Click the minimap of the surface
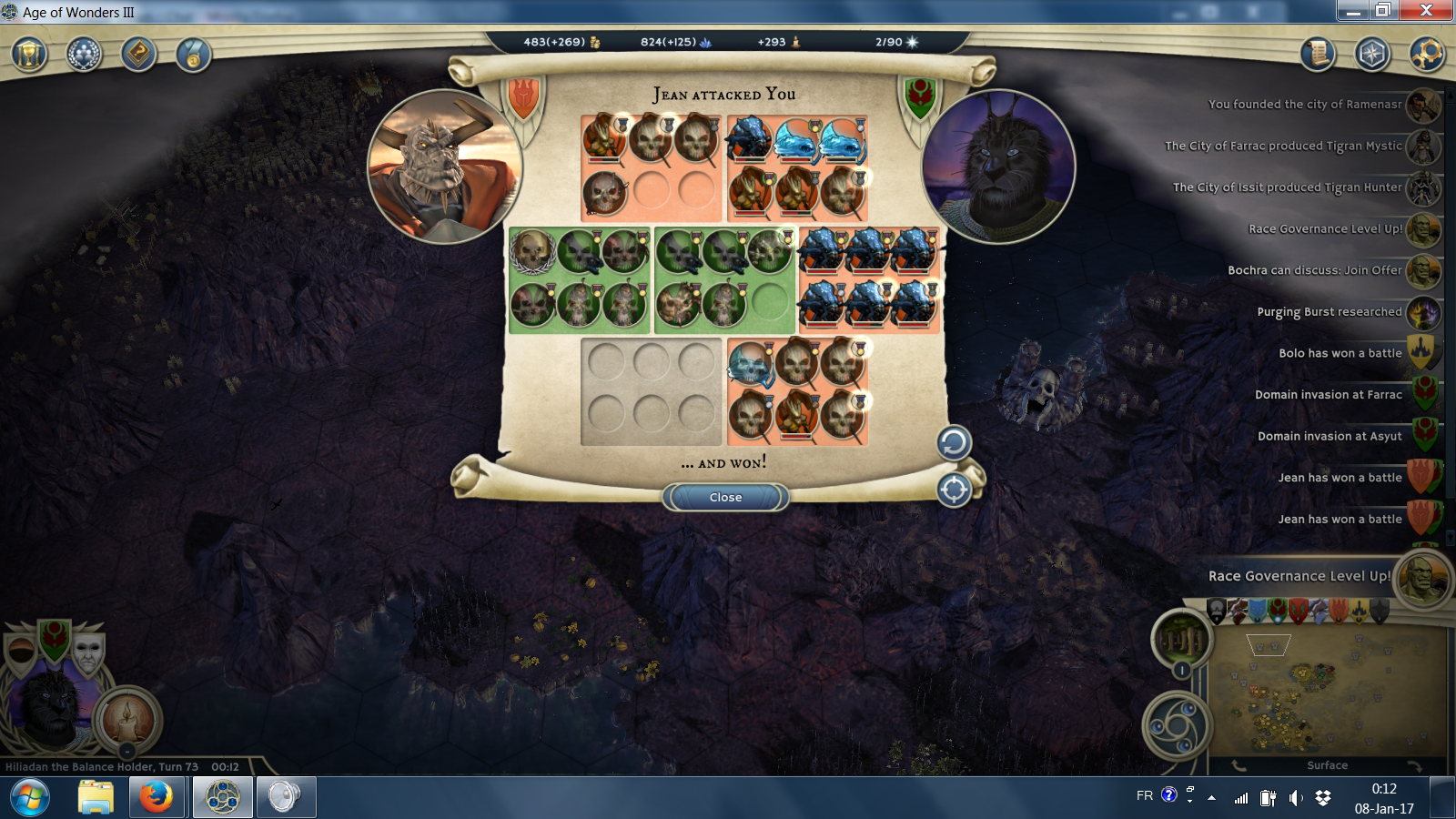The height and width of the screenshot is (819, 1456). click(x=1326, y=692)
